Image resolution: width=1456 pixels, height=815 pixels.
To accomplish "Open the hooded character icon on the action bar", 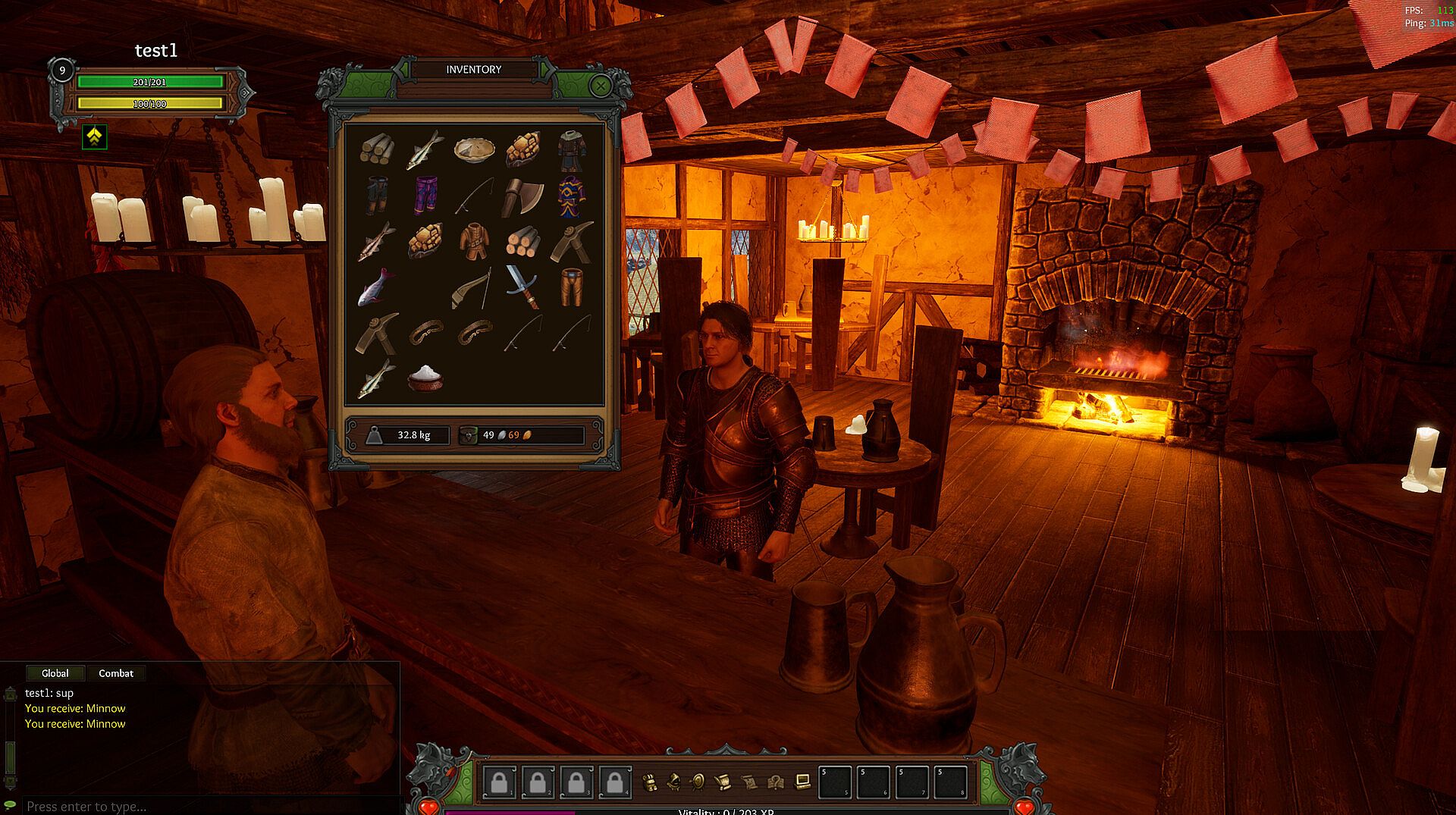I will (674, 782).
